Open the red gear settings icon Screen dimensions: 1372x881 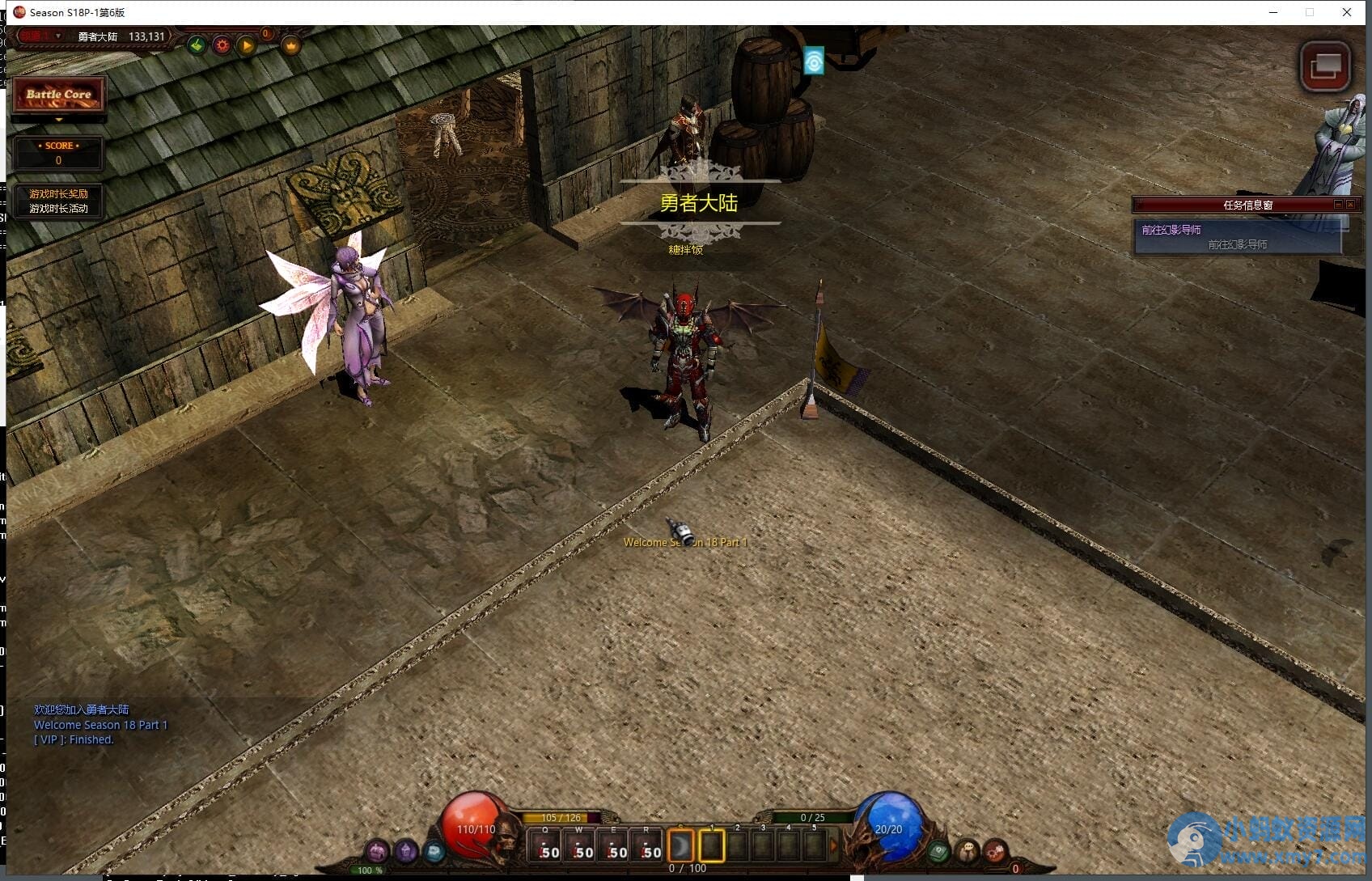pyautogui.click(x=222, y=45)
